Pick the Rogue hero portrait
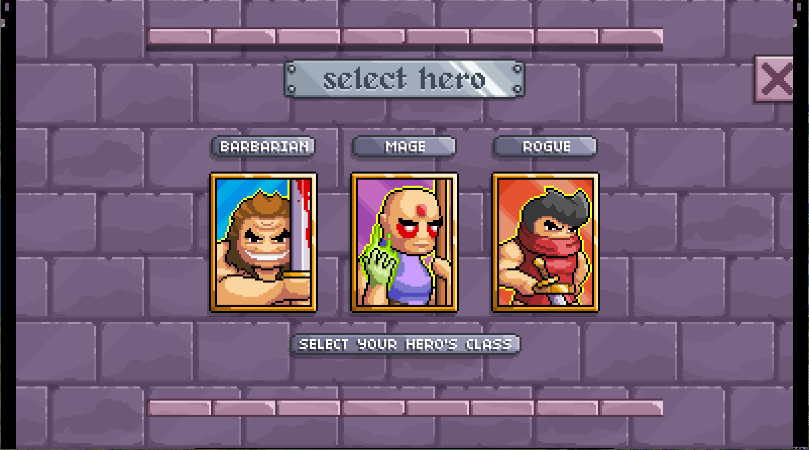Viewport: 809px width, 450px height. point(545,242)
